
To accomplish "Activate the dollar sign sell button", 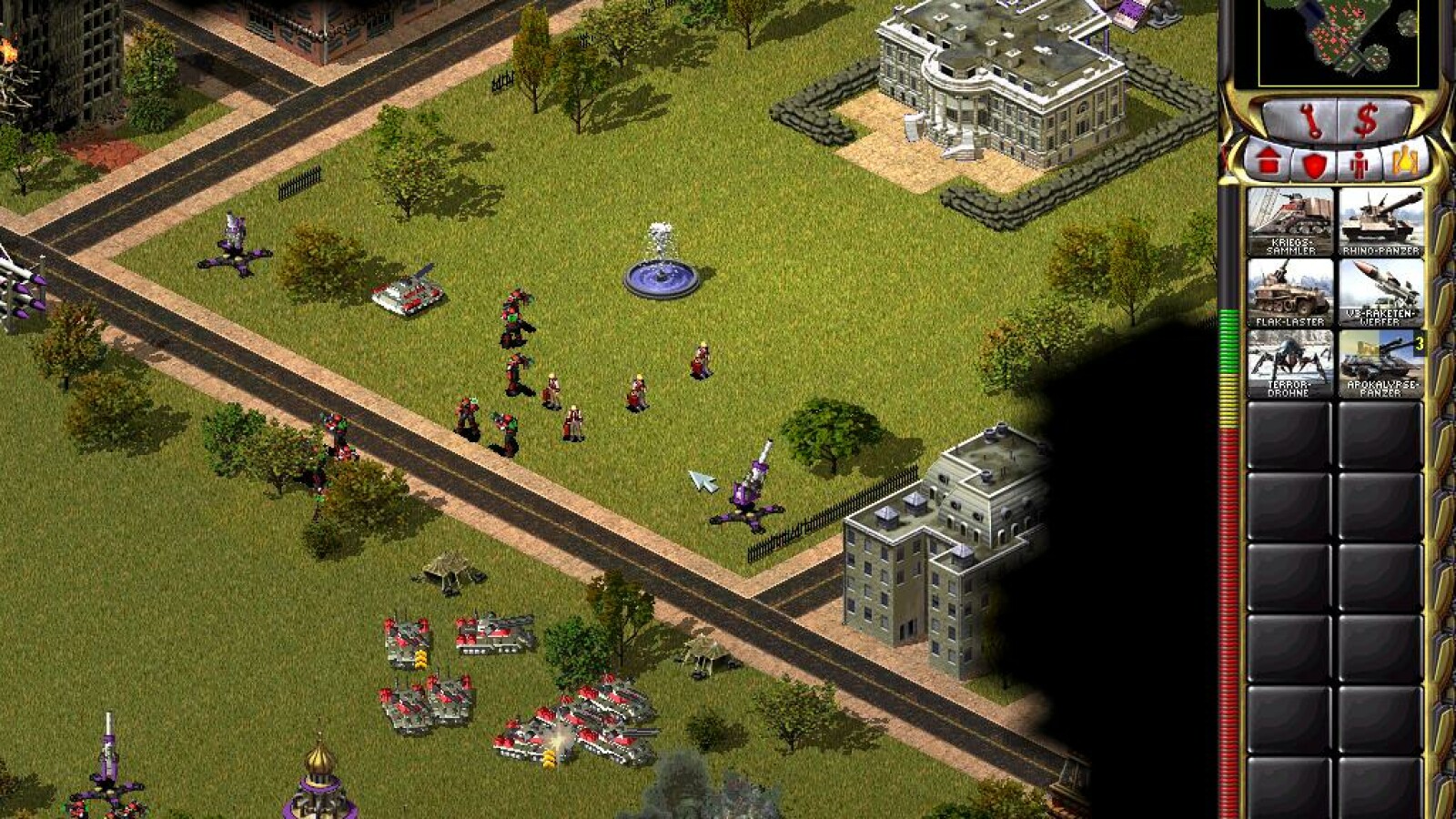I will [1365, 122].
